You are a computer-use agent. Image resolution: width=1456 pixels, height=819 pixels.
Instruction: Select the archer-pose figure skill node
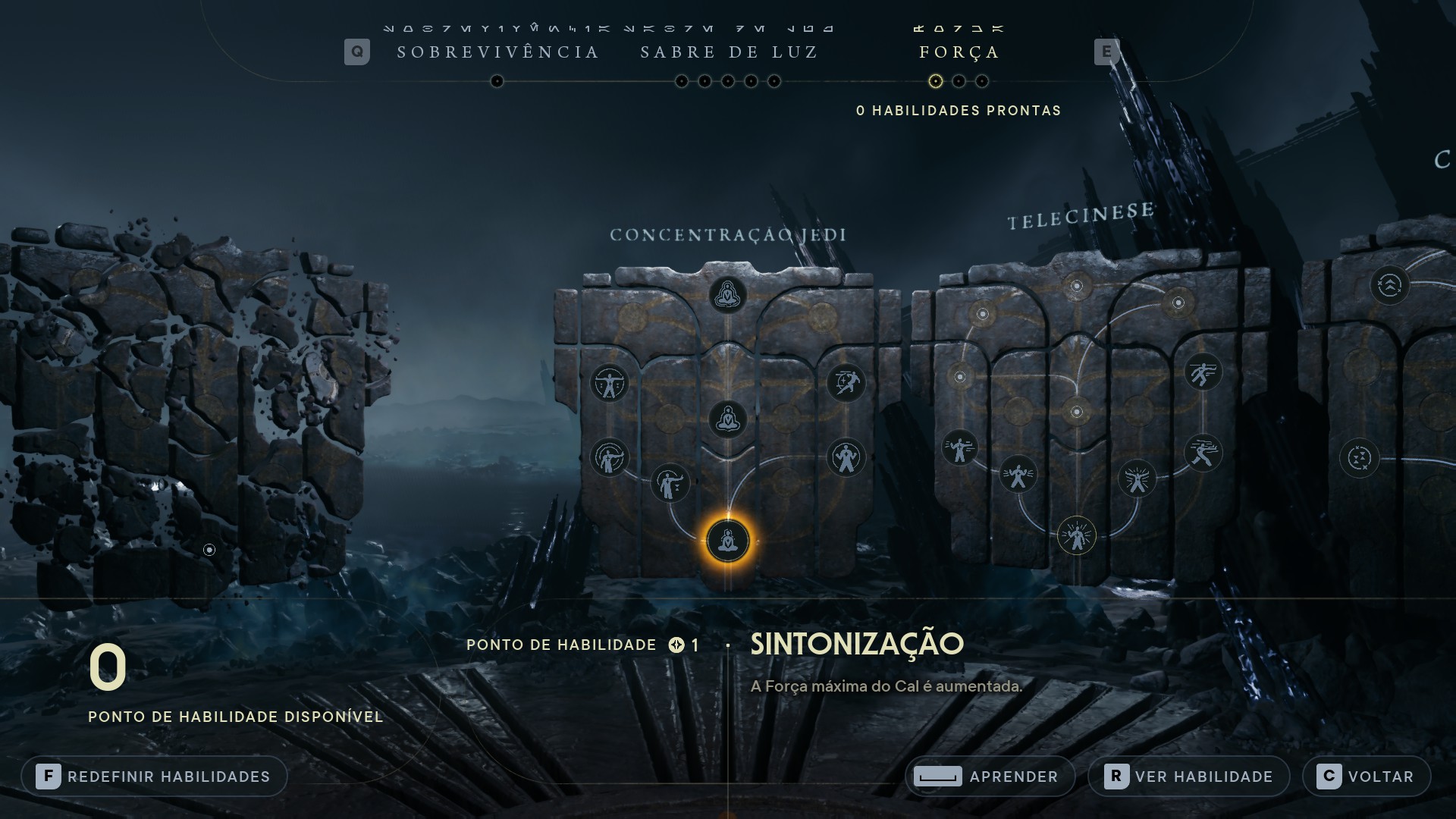pyautogui.click(x=609, y=457)
